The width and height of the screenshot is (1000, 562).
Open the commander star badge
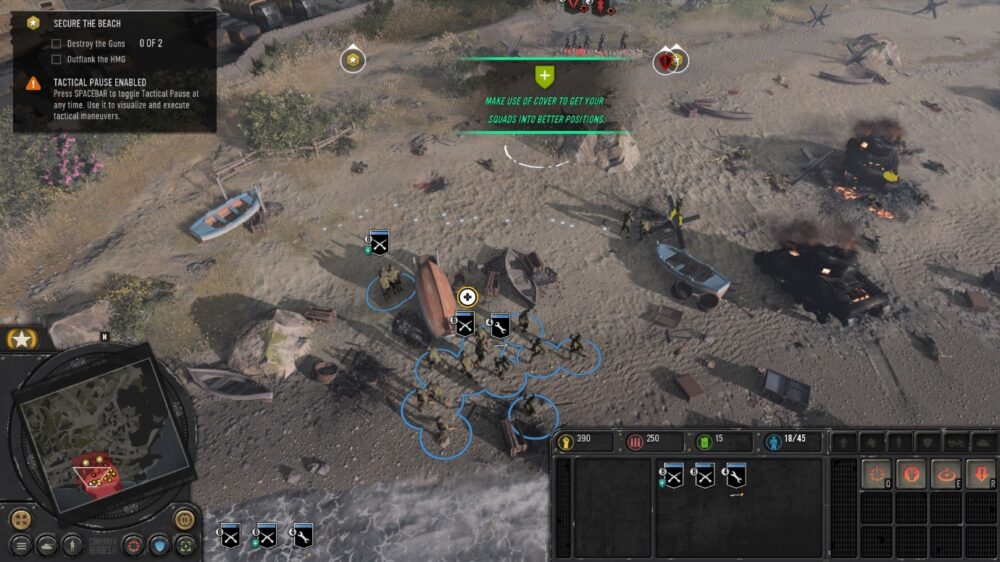(x=19, y=340)
